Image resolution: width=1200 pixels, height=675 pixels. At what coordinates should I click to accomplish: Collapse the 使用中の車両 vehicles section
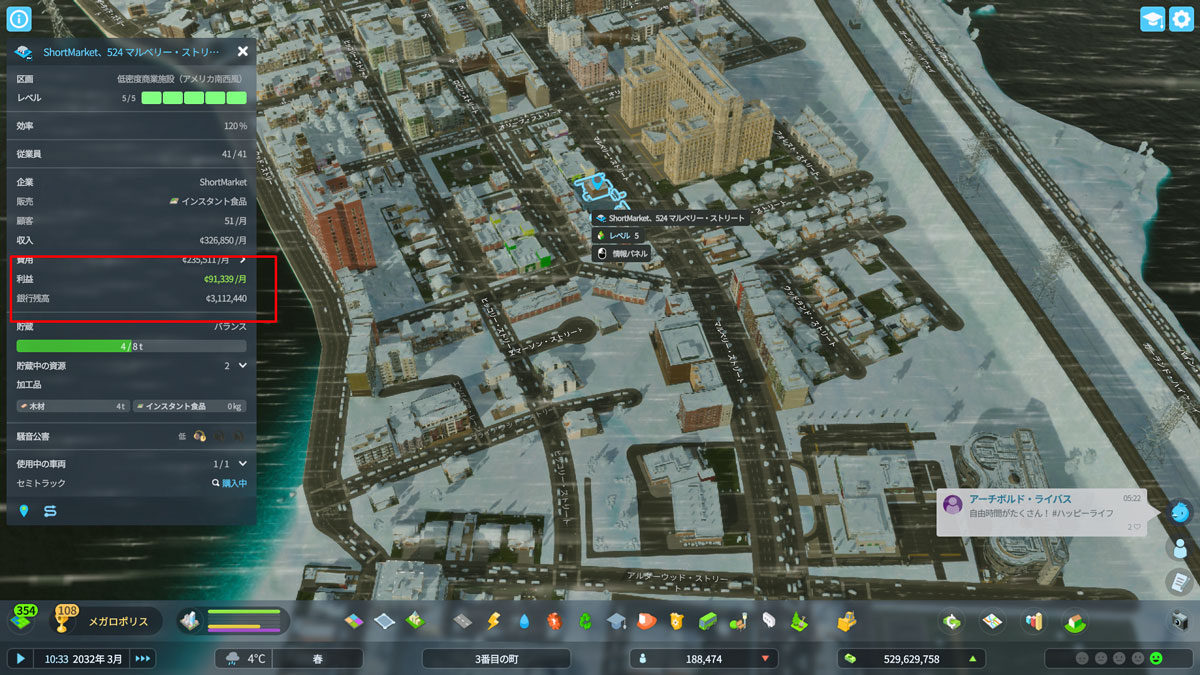[242, 464]
